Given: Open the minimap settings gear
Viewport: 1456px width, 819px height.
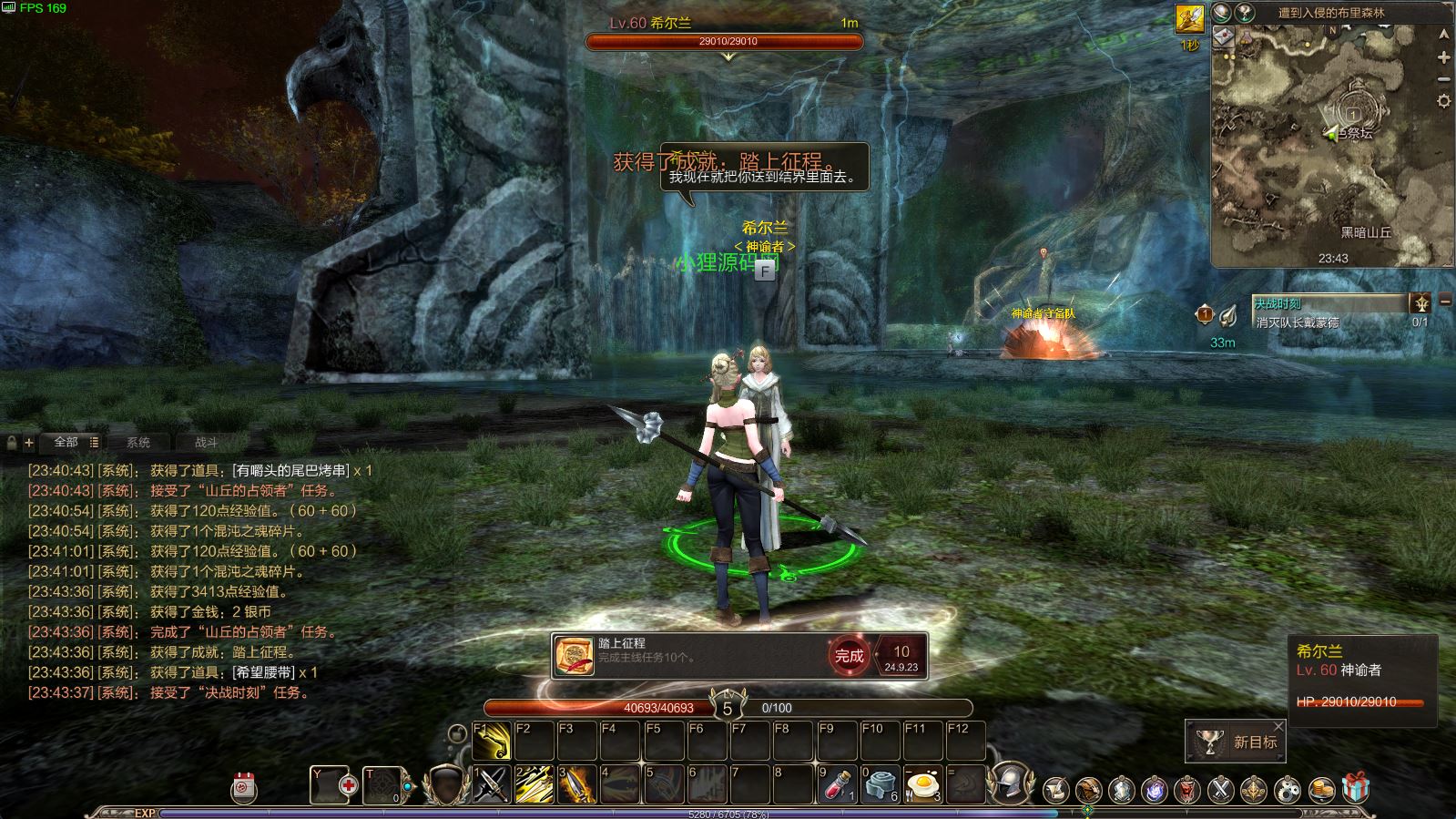Looking at the screenshot, I should pyautogui.click(x=1443, y=101).
